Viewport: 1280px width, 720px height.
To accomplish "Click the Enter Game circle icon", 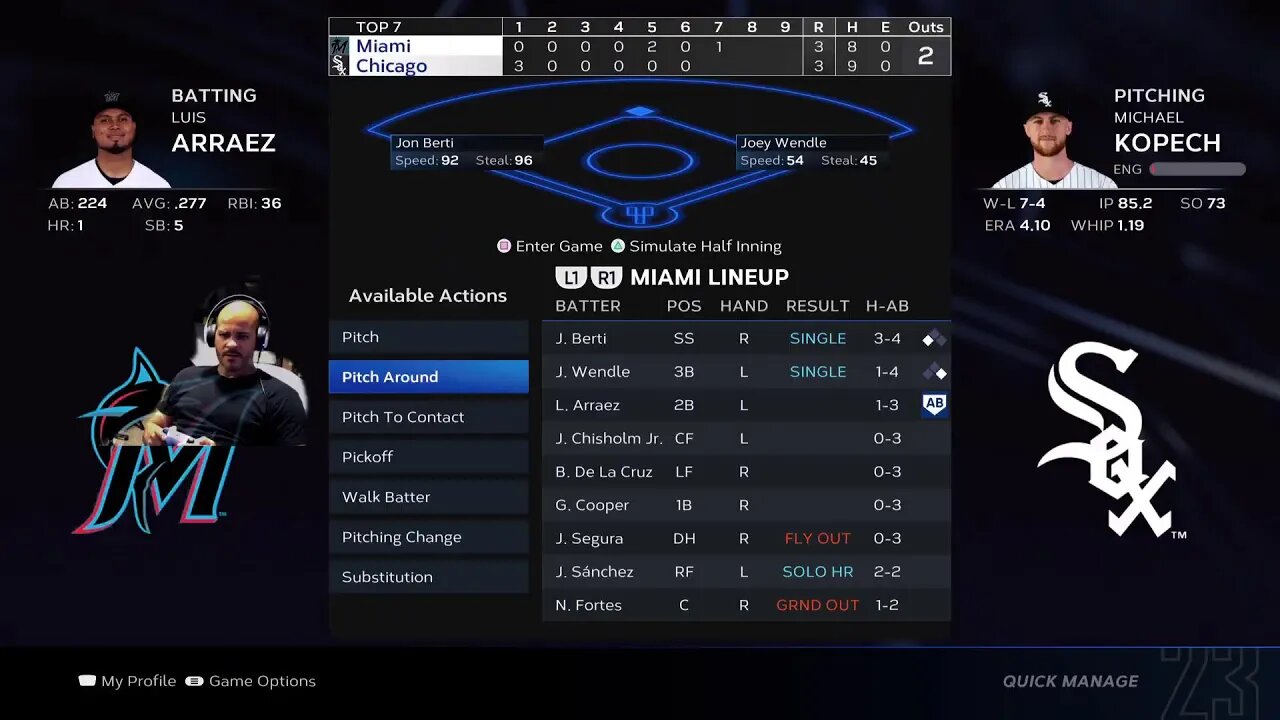I will 502,245.
